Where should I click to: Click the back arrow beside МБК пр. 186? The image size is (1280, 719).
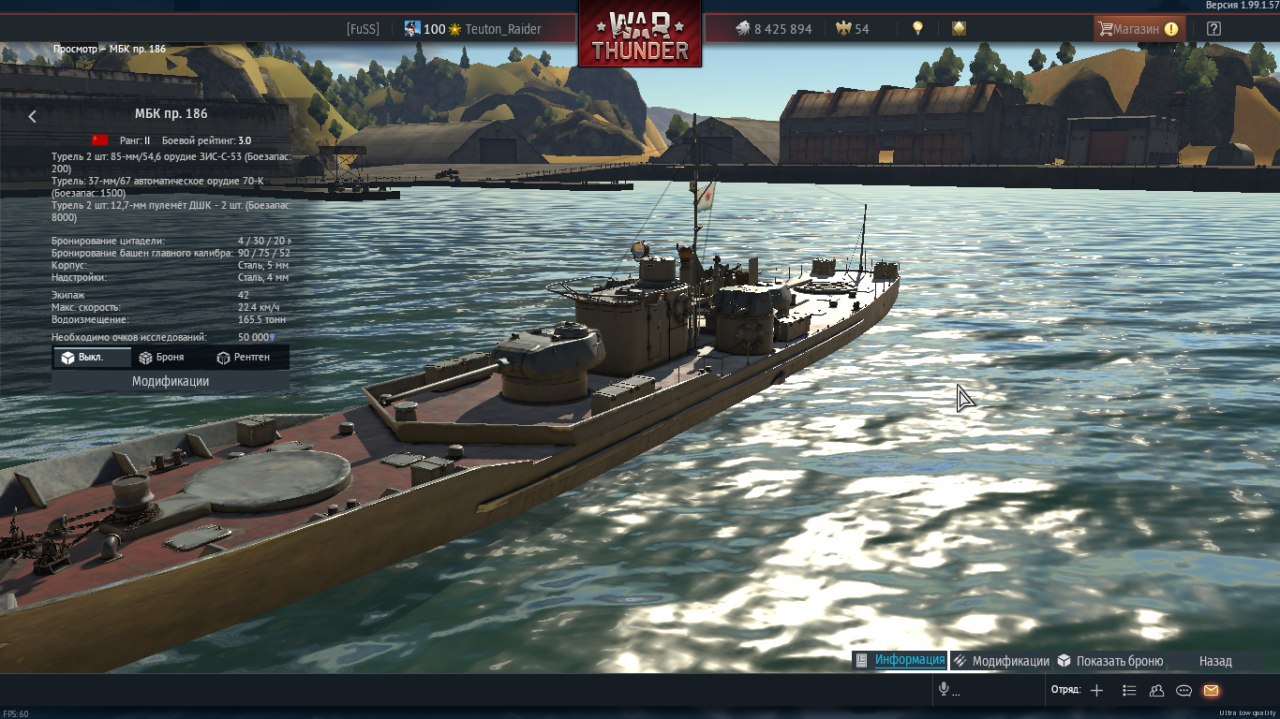32,117
